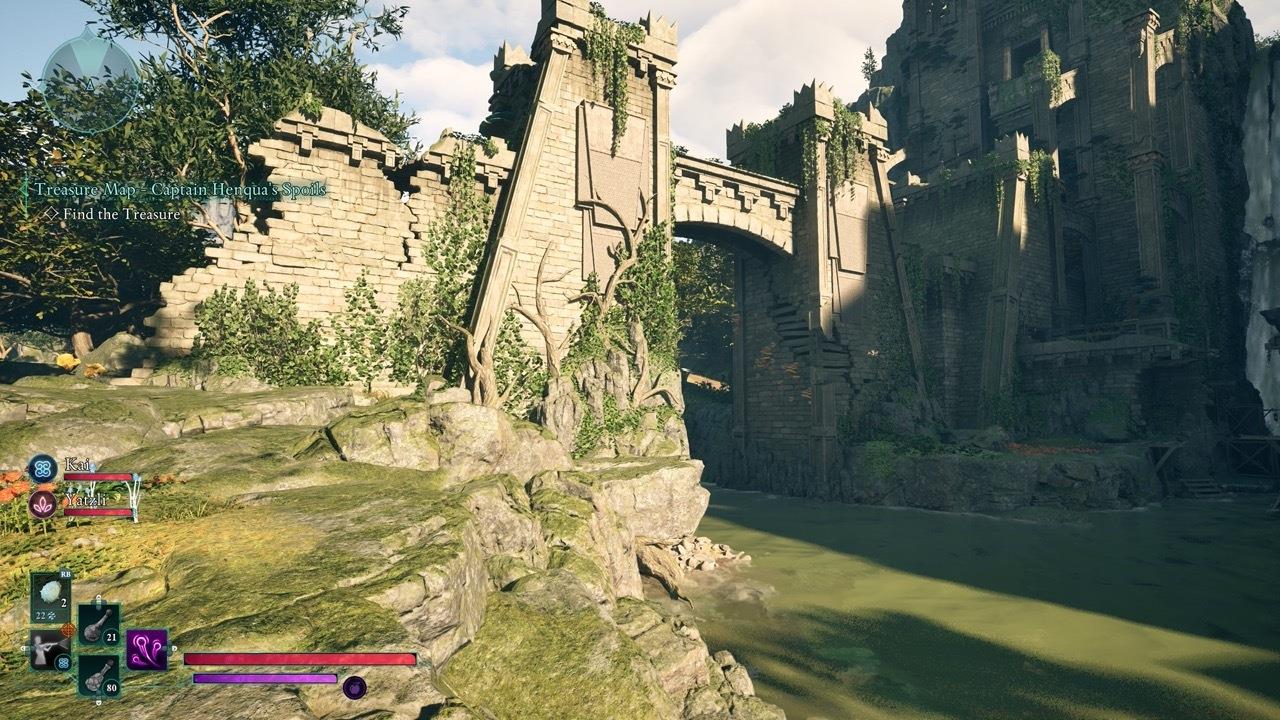Click Yatzli's pink flower portrait emblem

point(44,503)
